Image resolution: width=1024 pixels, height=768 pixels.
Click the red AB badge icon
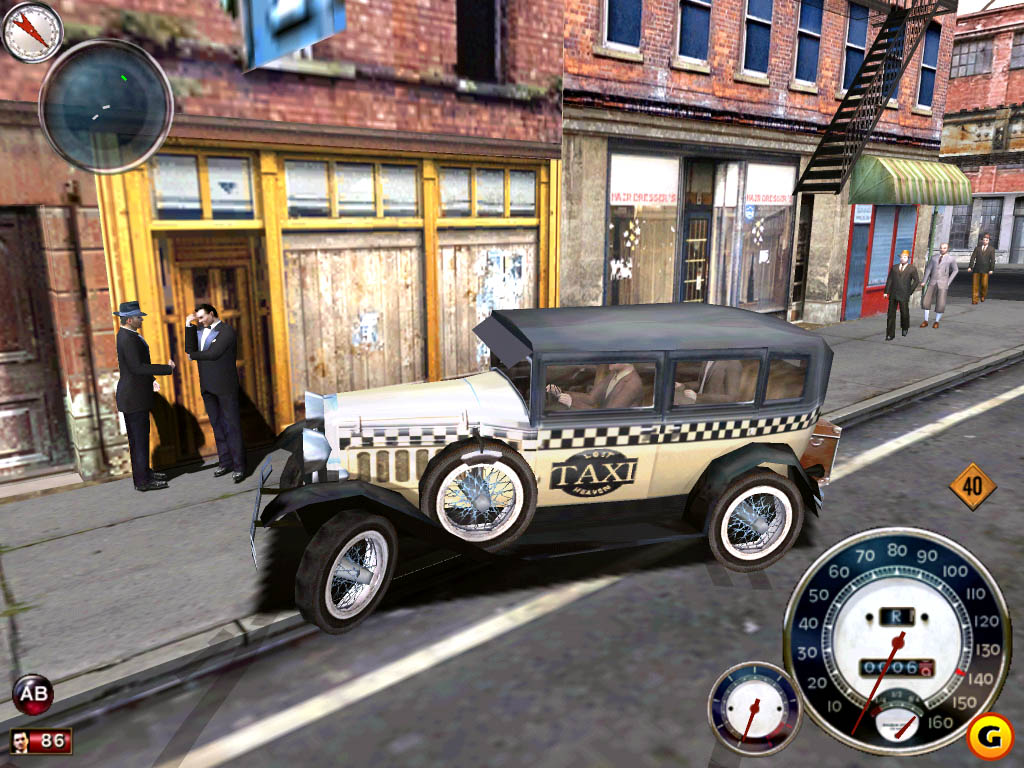[32, 693]
